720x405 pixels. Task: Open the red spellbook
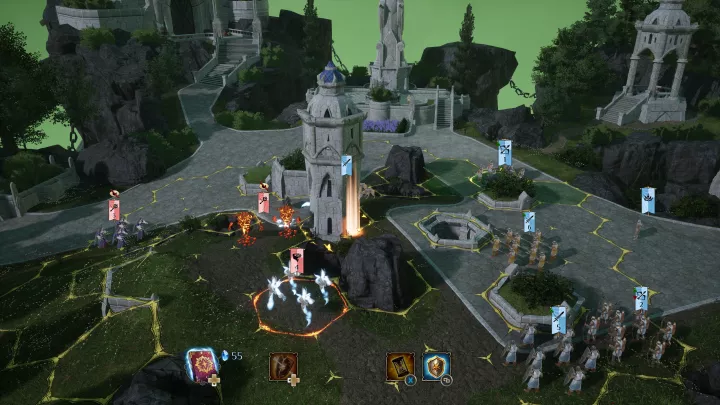pos(201,366)
